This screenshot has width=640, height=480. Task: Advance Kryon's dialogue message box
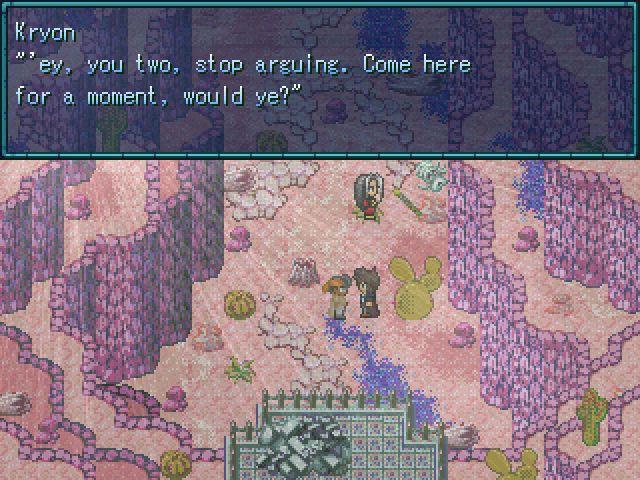pos(320,79)
